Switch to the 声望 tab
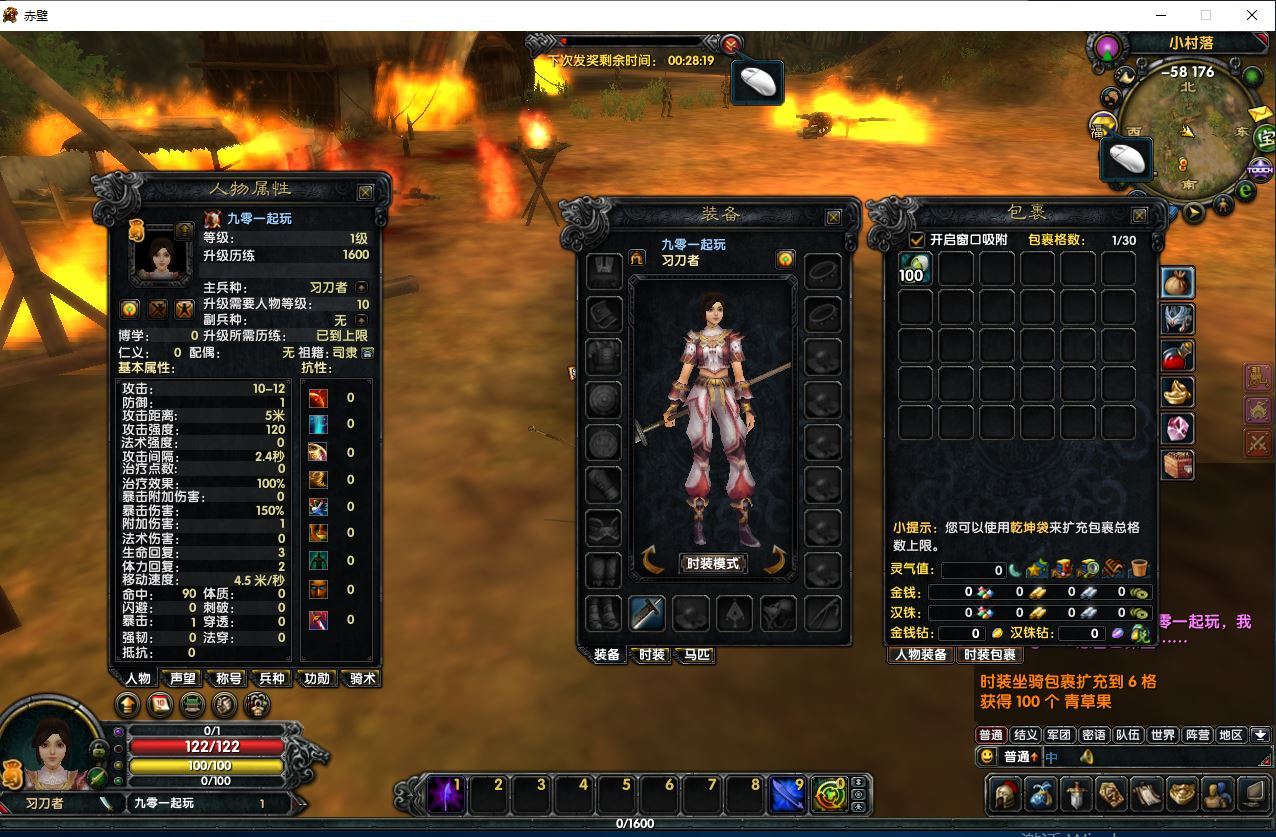1276x837 pixels. click(x=183, y=678)
